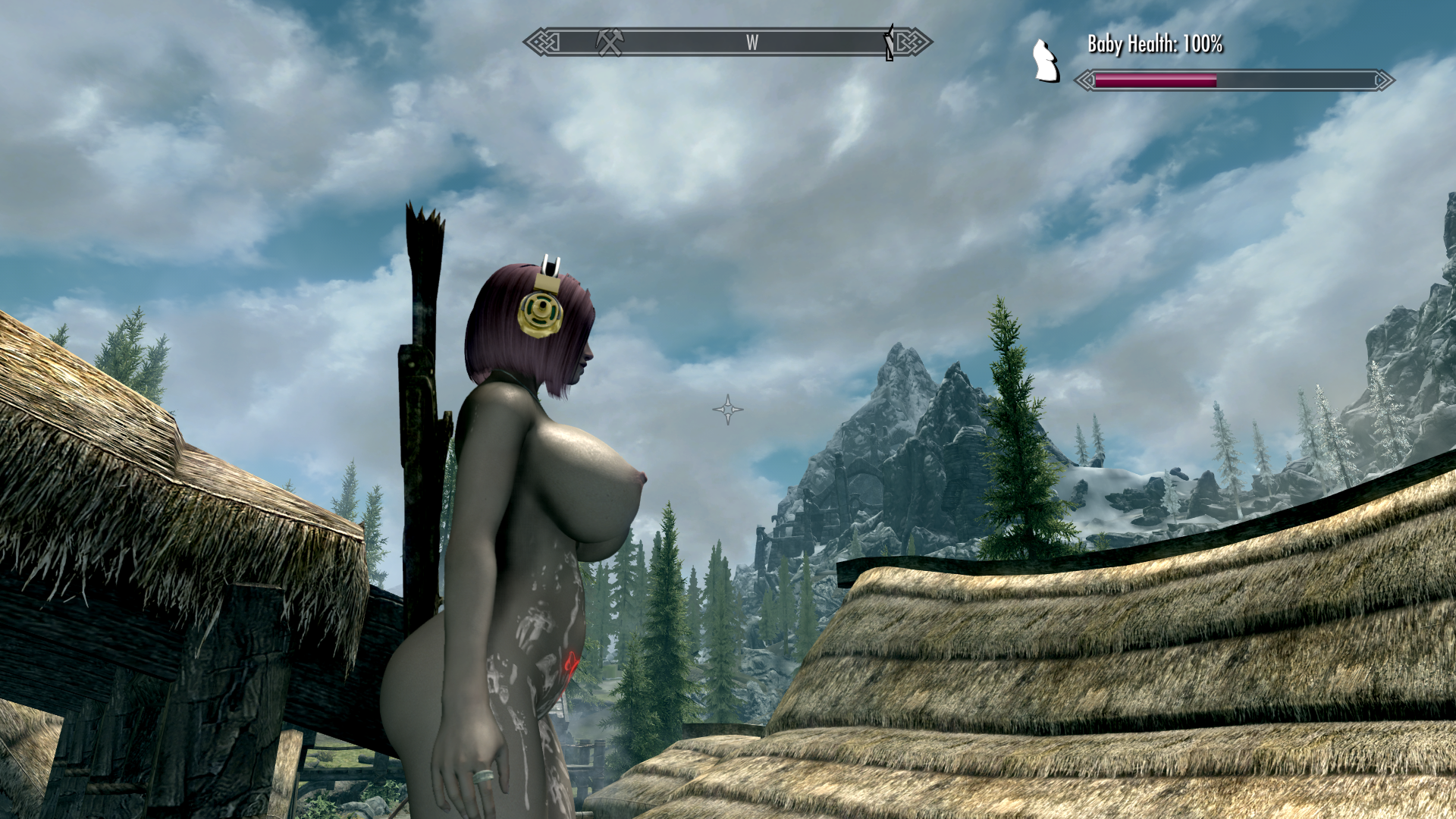The height and width of the screenshot is (819, 1456).
Task: Click the mine marker on the compass
Action: tap(609, 42)
